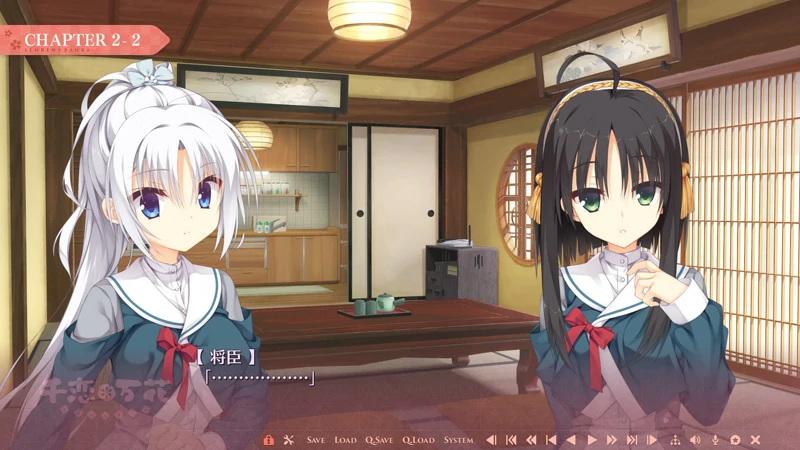Click the circled star favorite icon

(735, 440)
